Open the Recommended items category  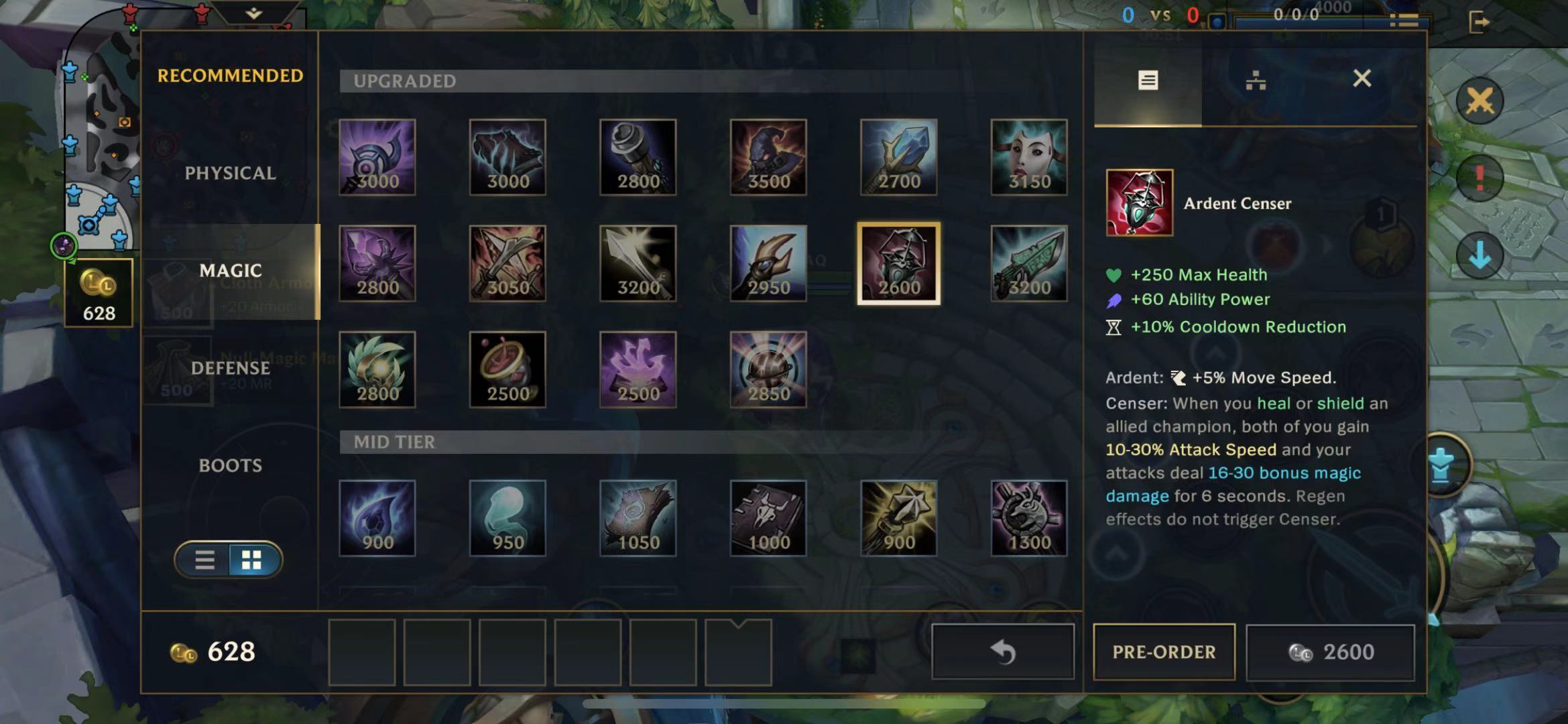pyautogui.click(x=230, y=76)
